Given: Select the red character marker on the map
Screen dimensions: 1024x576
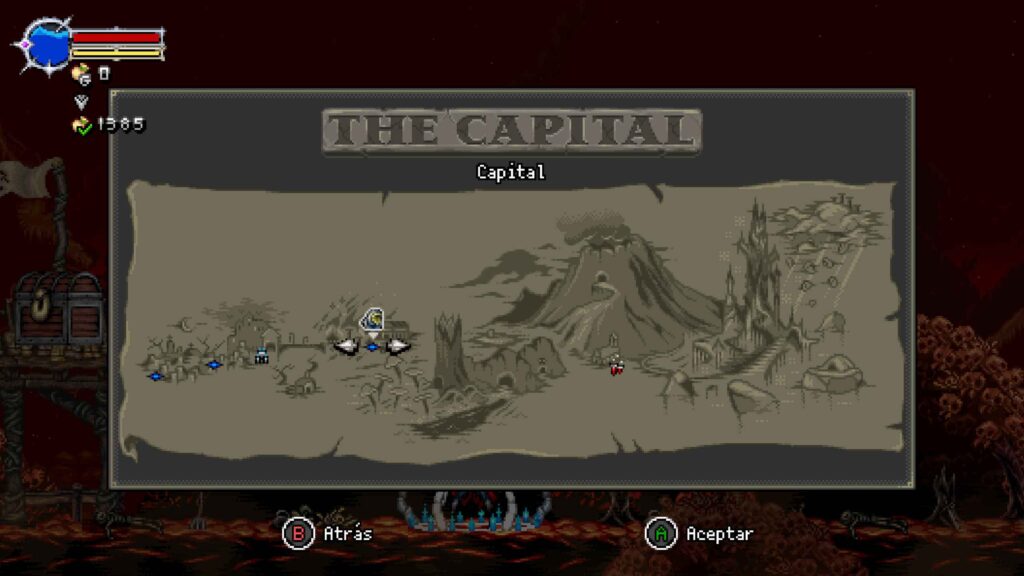Looking at the screenshot, I should (616, 366).
